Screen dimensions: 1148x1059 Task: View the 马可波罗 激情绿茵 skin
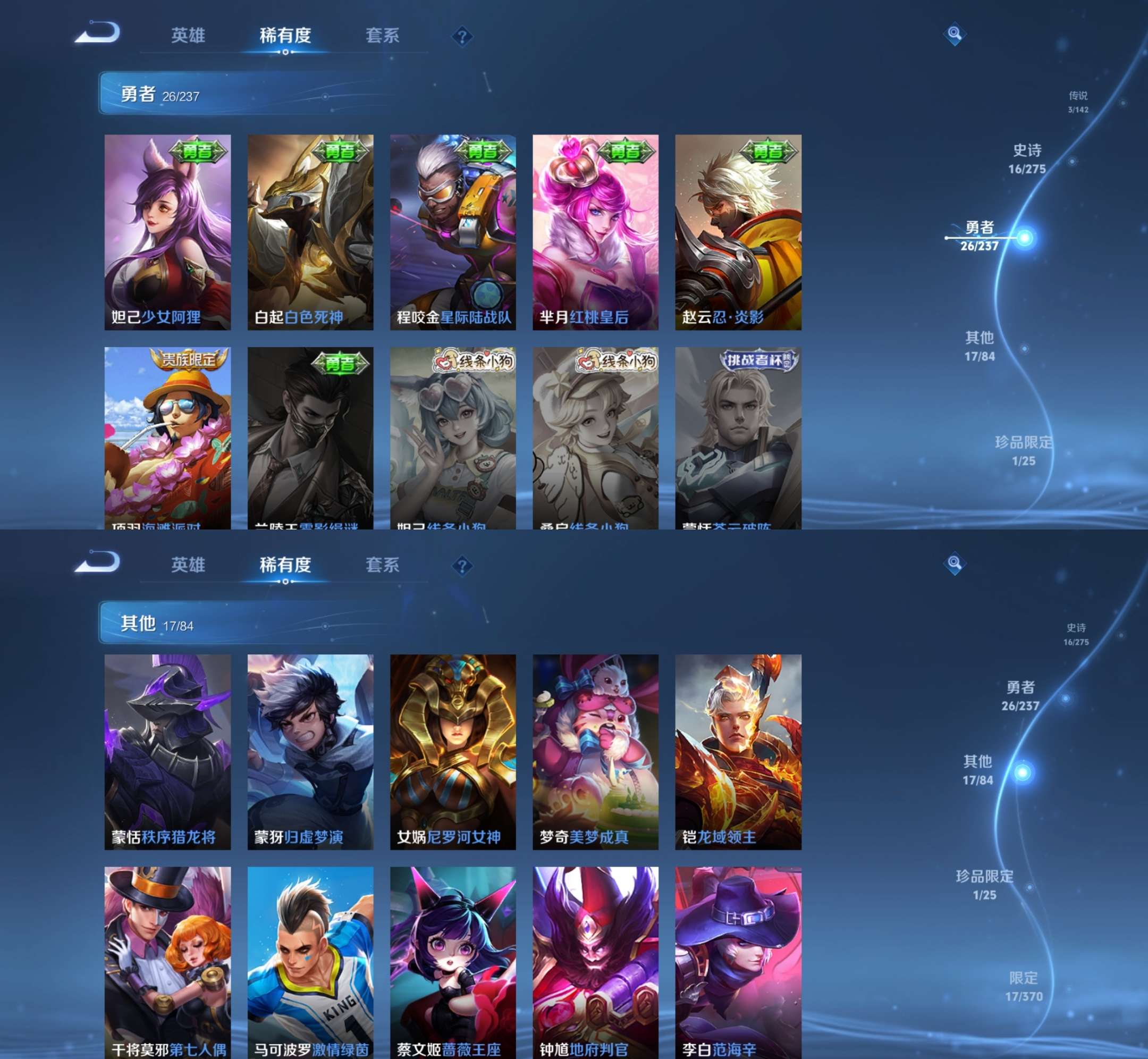tap(310, 963)
